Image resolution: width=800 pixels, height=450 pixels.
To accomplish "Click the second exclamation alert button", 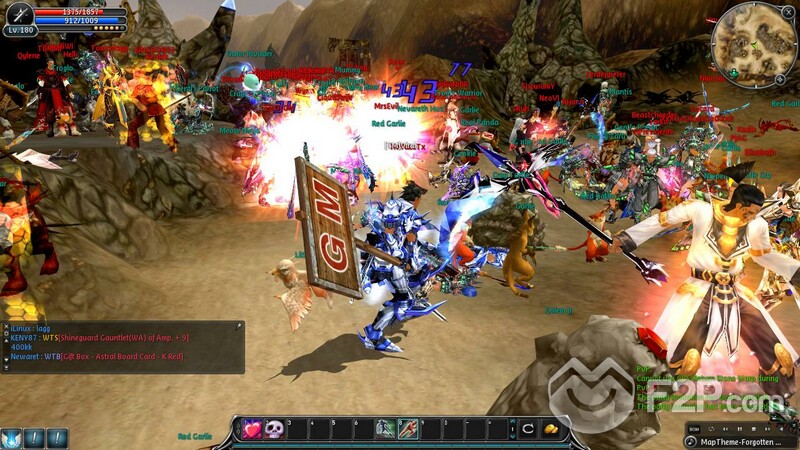I will 57,438.
